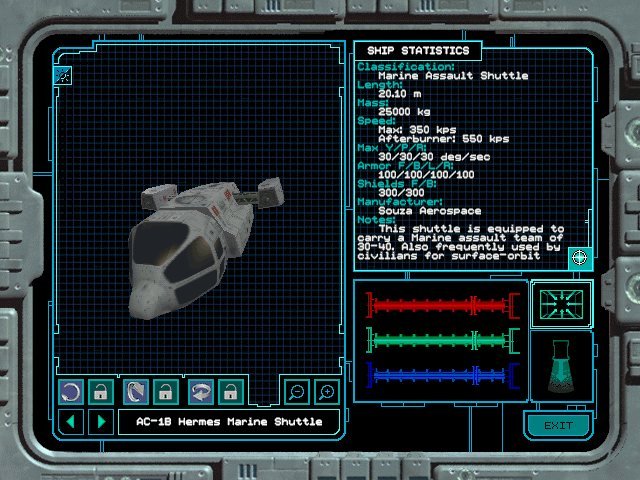Toggle the lock beside the third rotation button
This screenshot has width=640, height=480.
click(x=230, y=391)
